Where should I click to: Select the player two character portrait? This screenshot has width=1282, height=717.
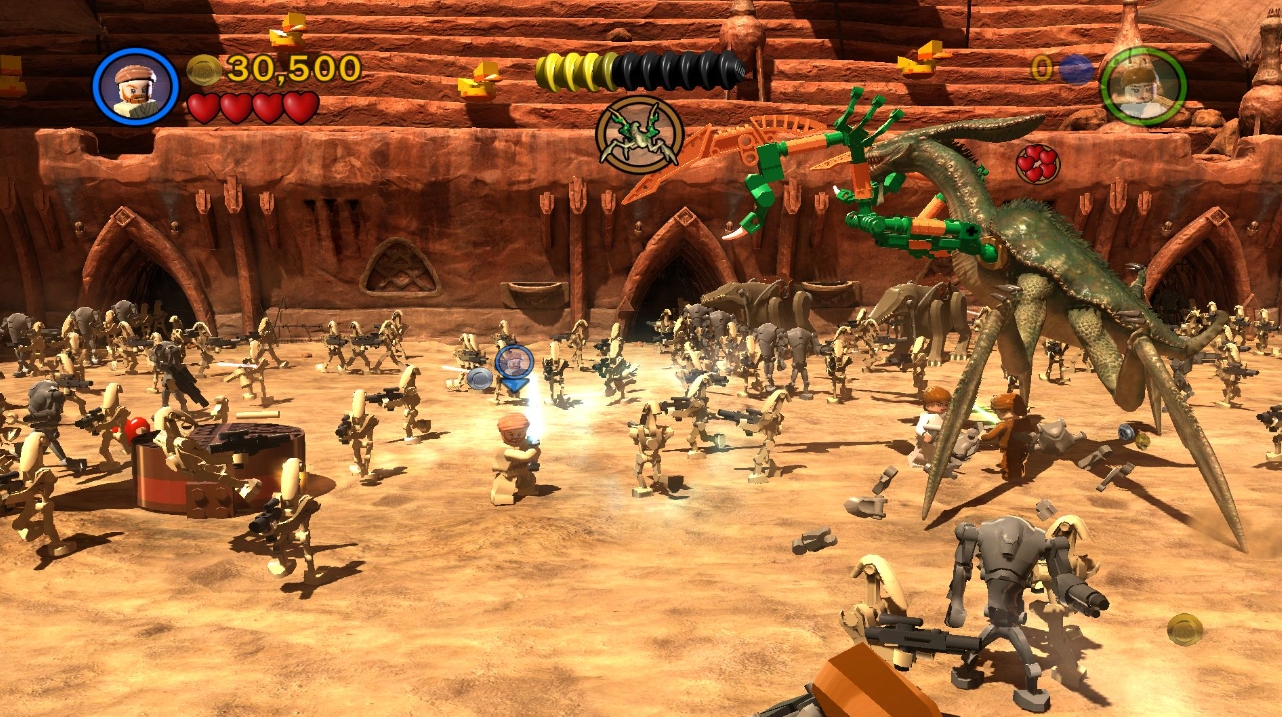point(1143,86)
